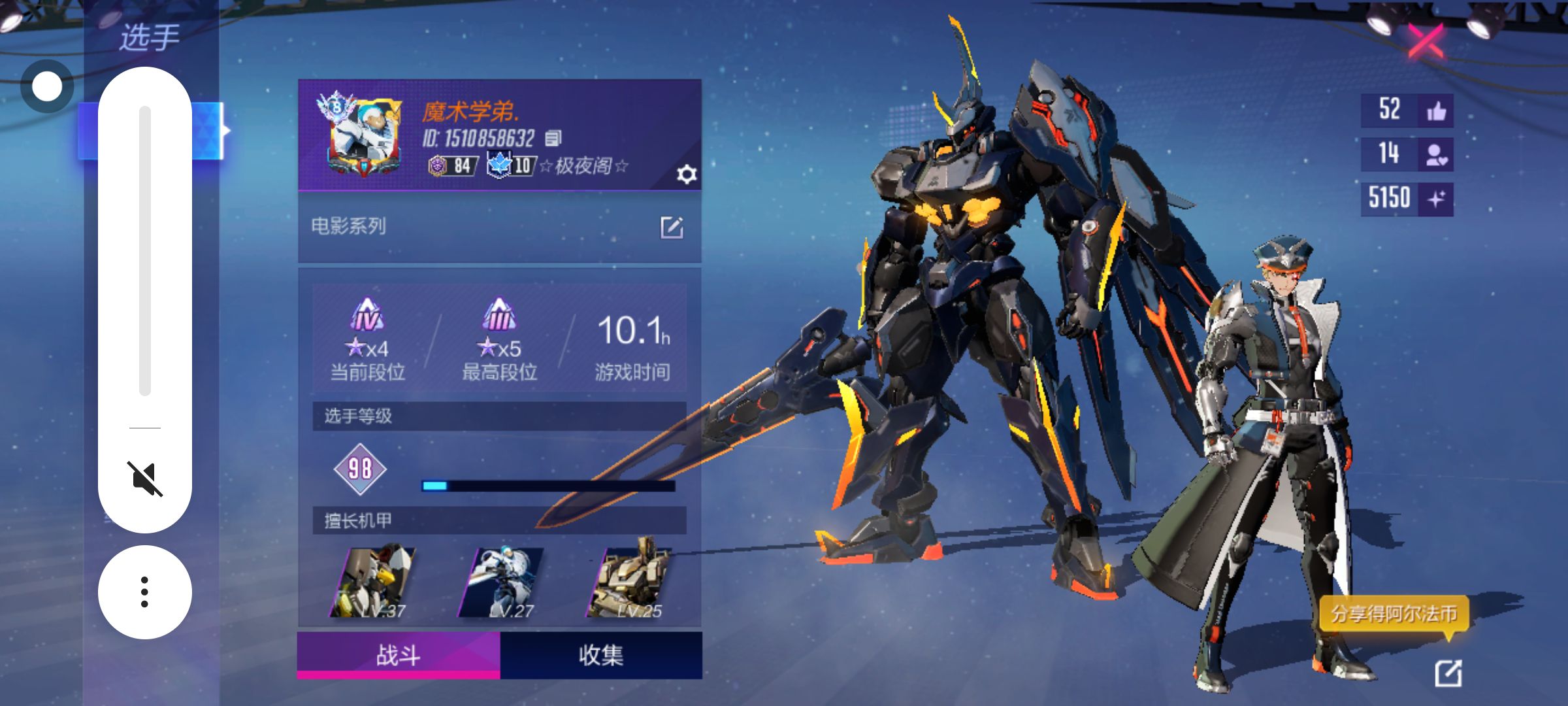The width and height of the screenshot is (1568, 706).
Task: Select the LV.37 favorite mech thumbnail
Action: 374,582
